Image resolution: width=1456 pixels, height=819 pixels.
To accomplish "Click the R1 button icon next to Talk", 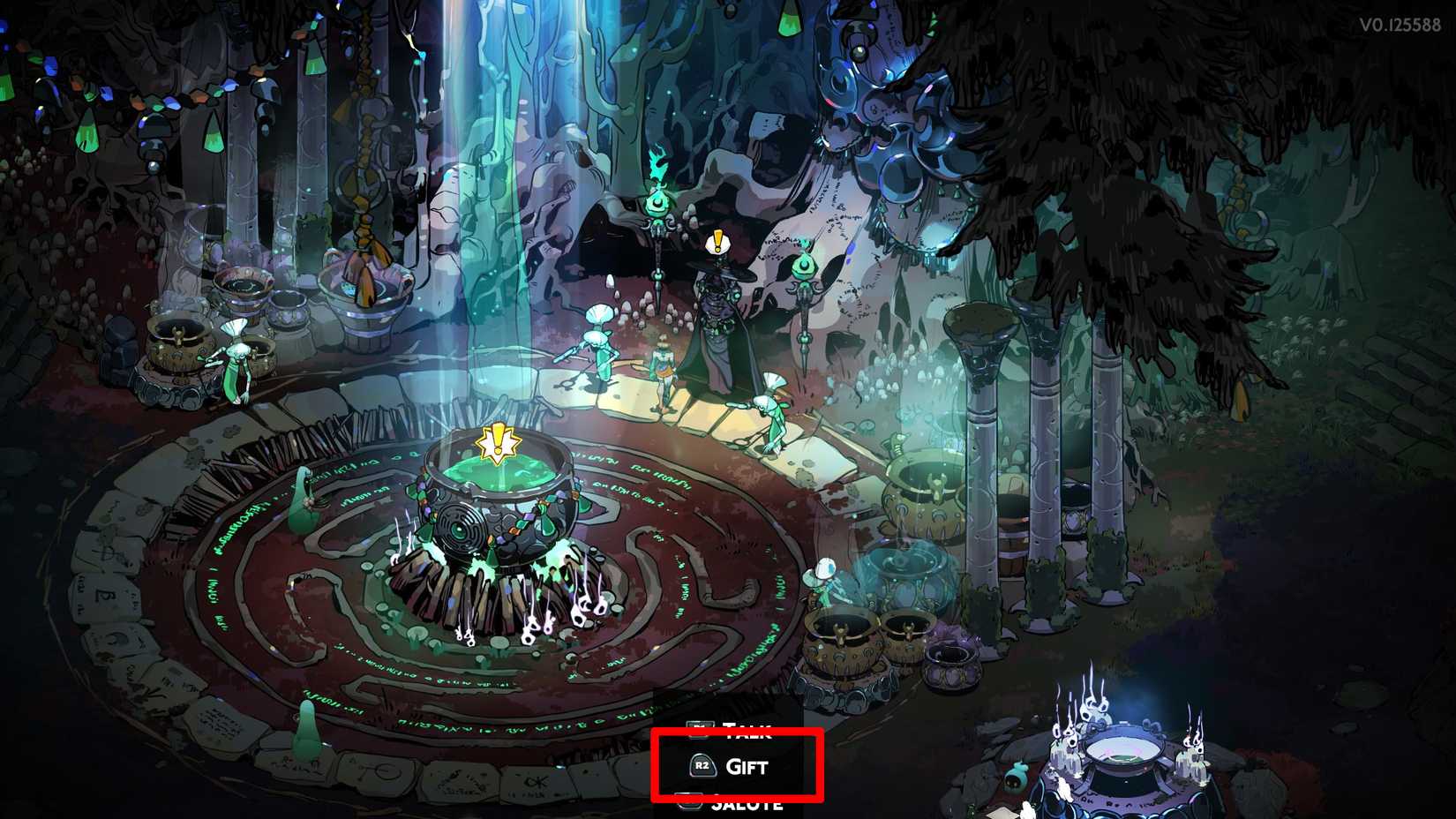I will (700, 729).
